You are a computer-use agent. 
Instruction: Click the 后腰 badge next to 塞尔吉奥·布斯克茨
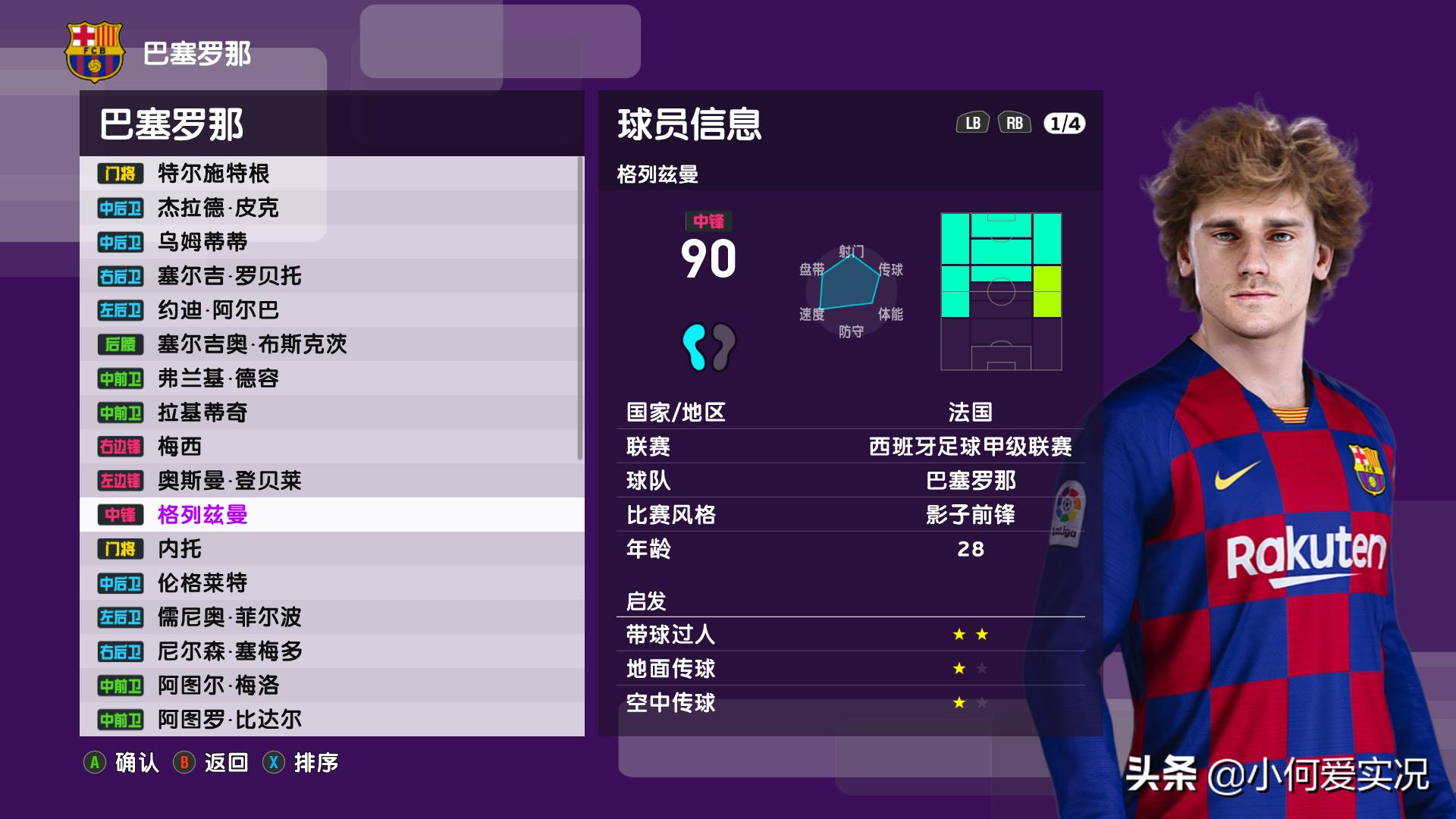pos(121,345)
